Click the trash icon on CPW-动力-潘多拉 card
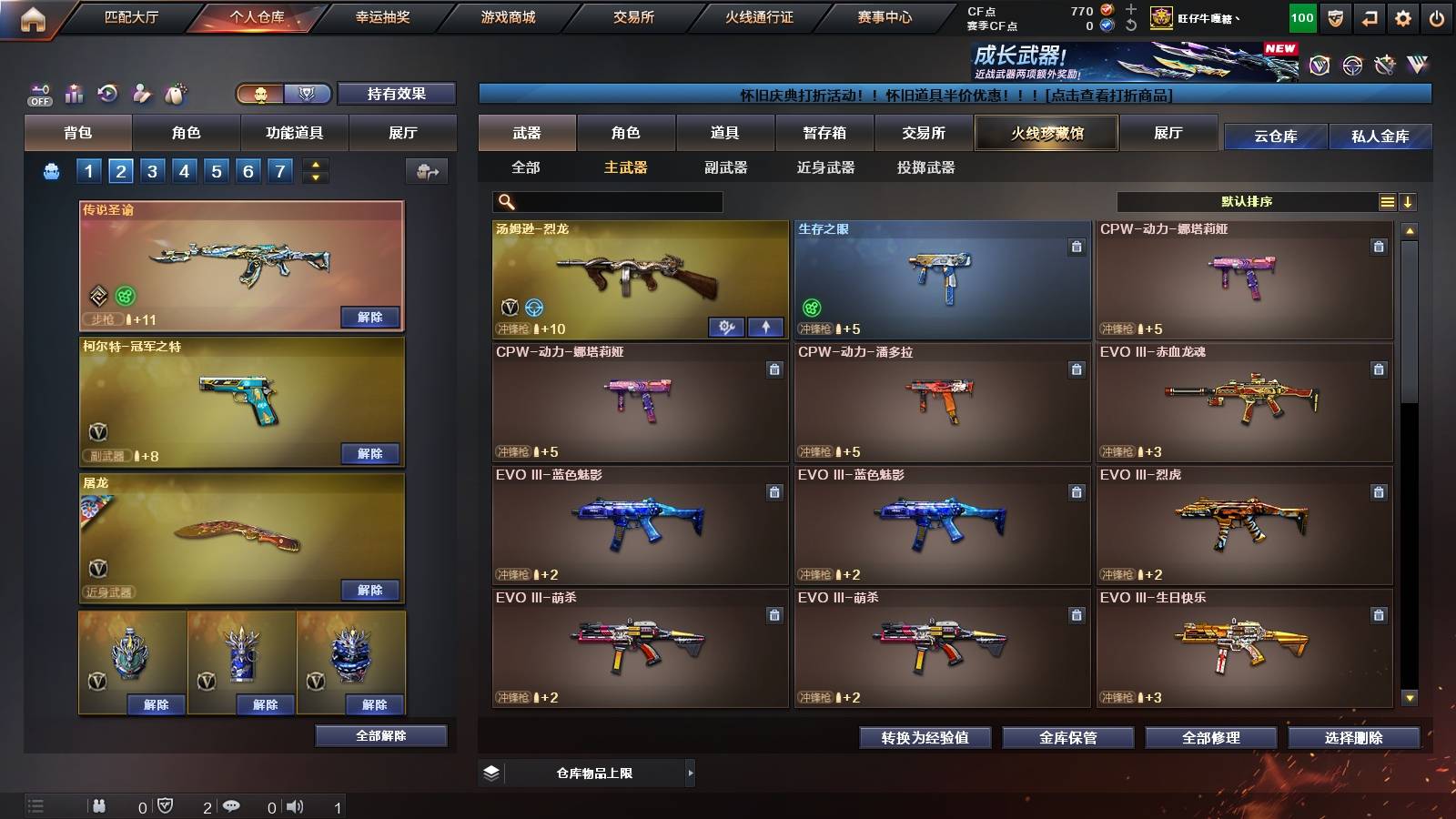Viewport: 1456px width, 819px height. 1075,371
